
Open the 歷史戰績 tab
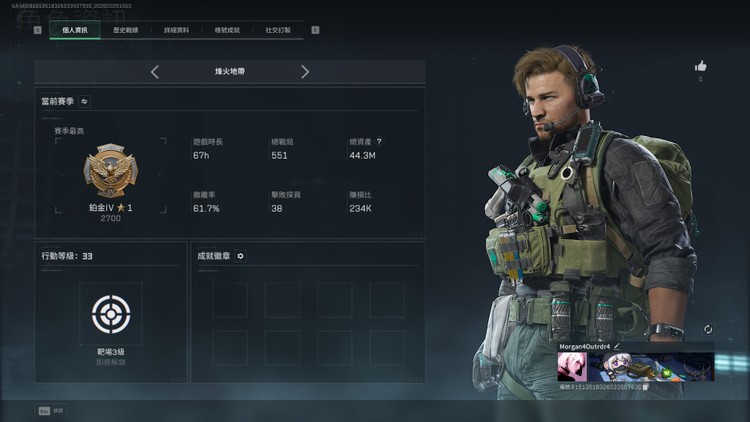(125, 30)
